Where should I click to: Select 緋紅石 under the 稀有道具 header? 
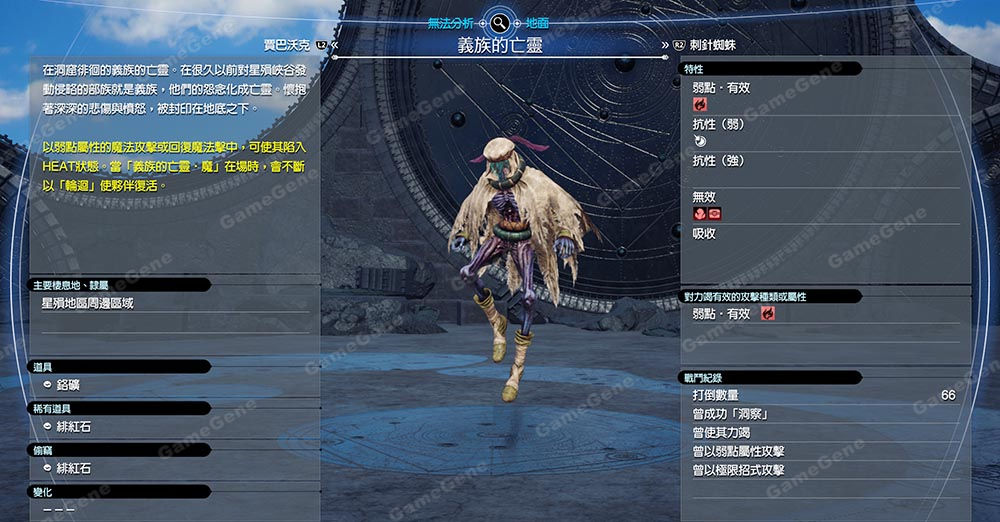tap(73, 427)
